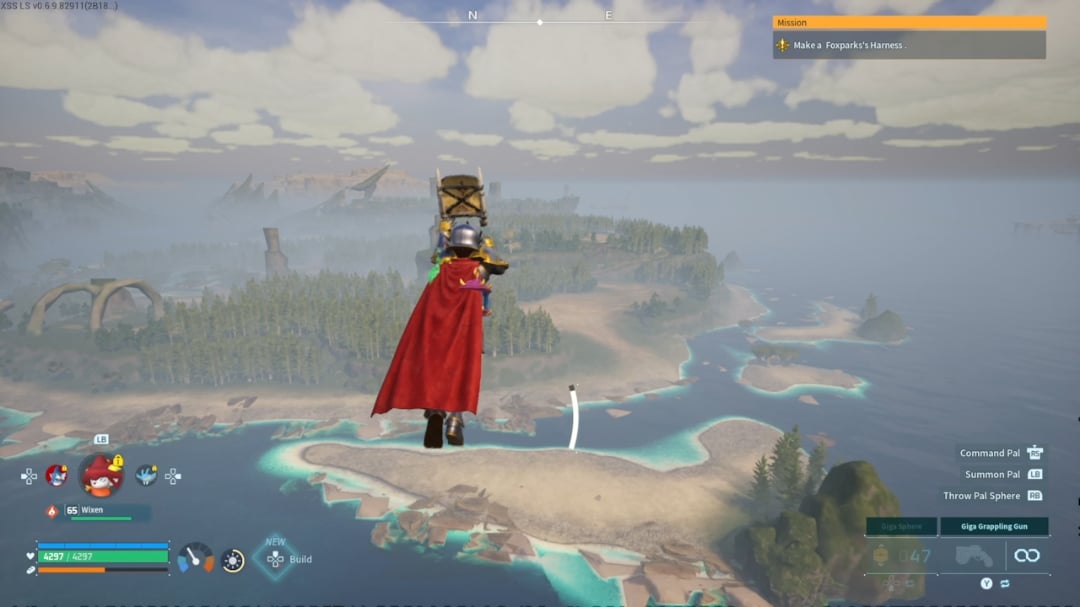Click the Giga Grappling Gun label

(994, 526)
